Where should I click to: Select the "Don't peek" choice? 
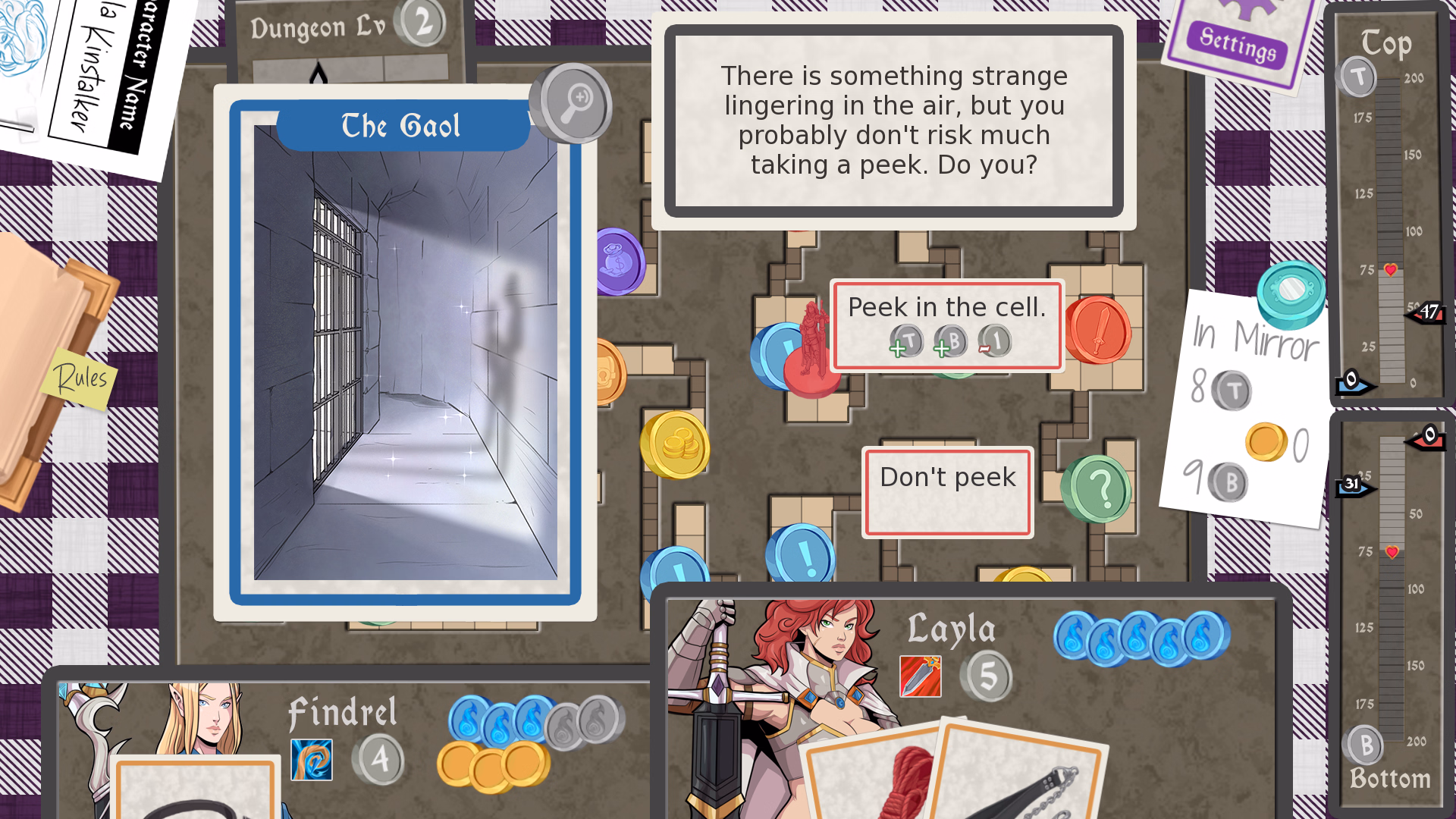pyautogui.click(x=947, y=492)
